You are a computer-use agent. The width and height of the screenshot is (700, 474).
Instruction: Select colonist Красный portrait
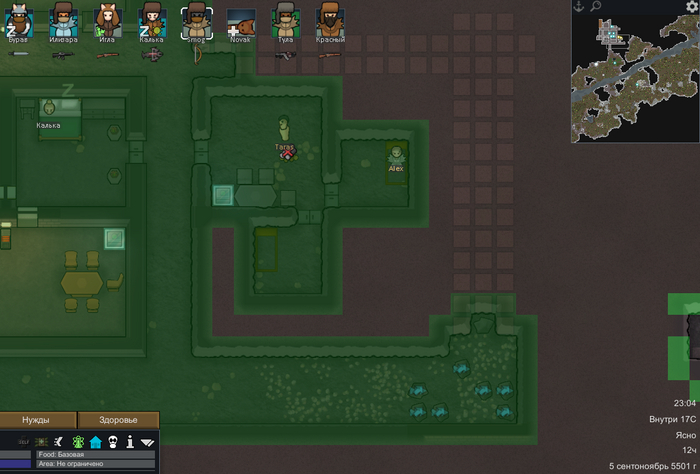coord(329,20)
